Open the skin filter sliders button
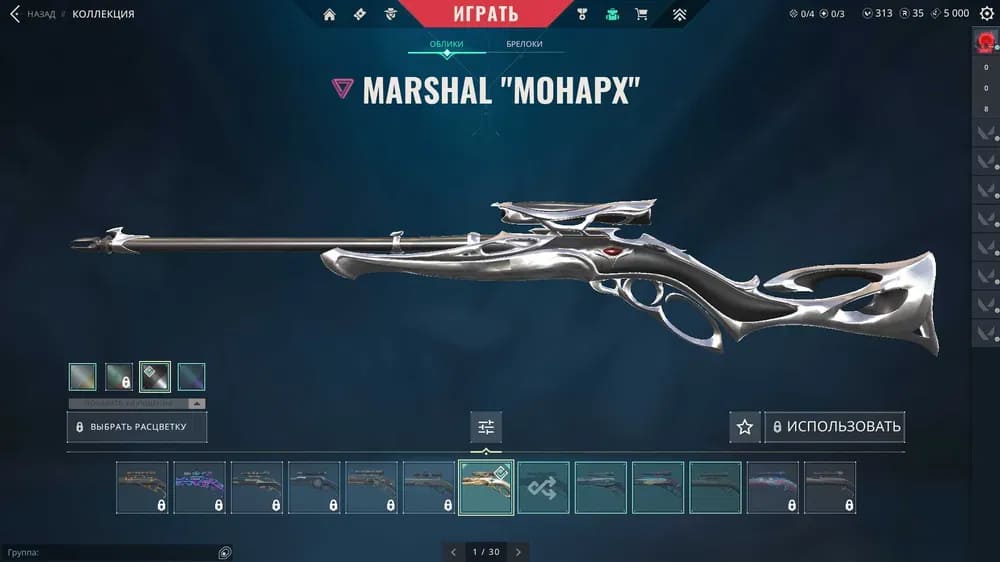This screenshot has height=562, width=1000. pos(486,427)
